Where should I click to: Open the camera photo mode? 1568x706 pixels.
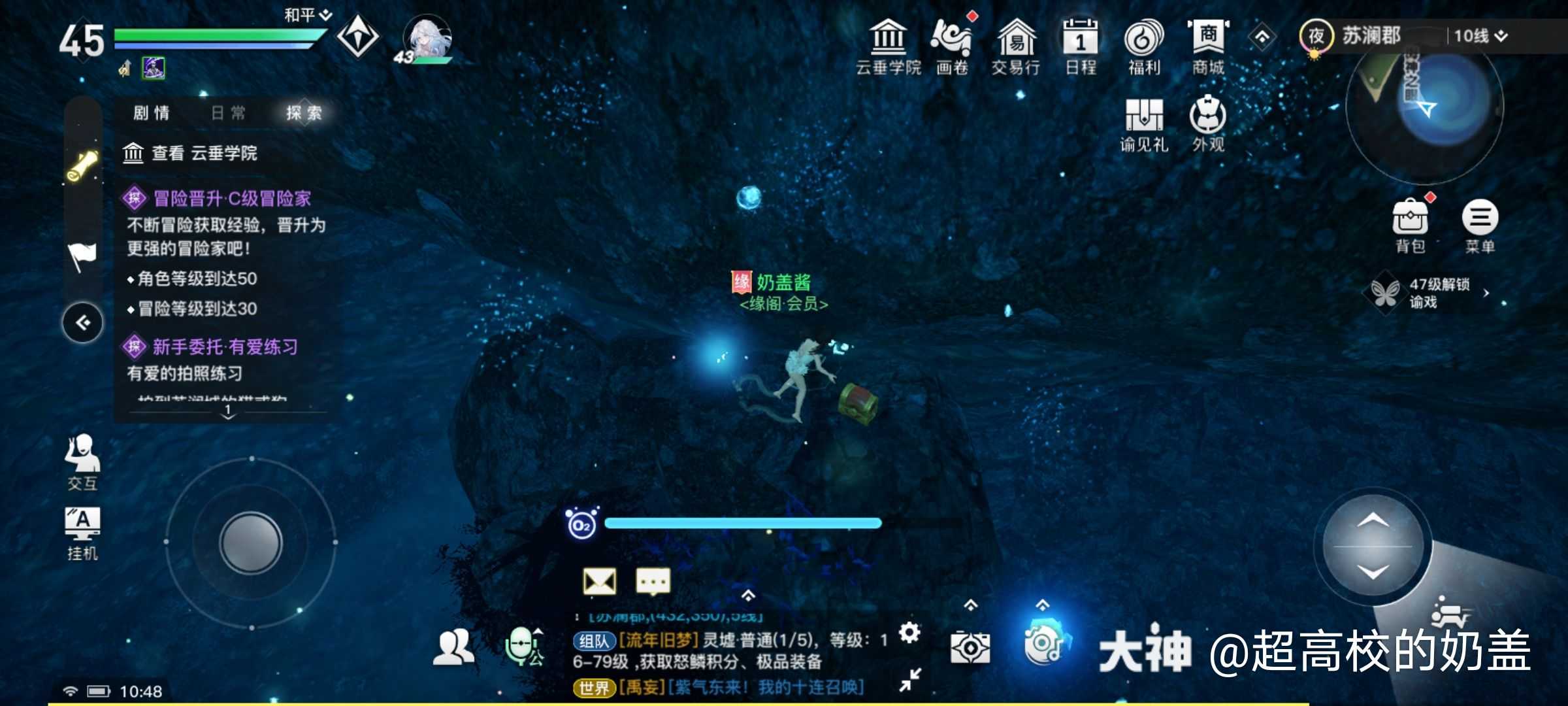(970, 647)
